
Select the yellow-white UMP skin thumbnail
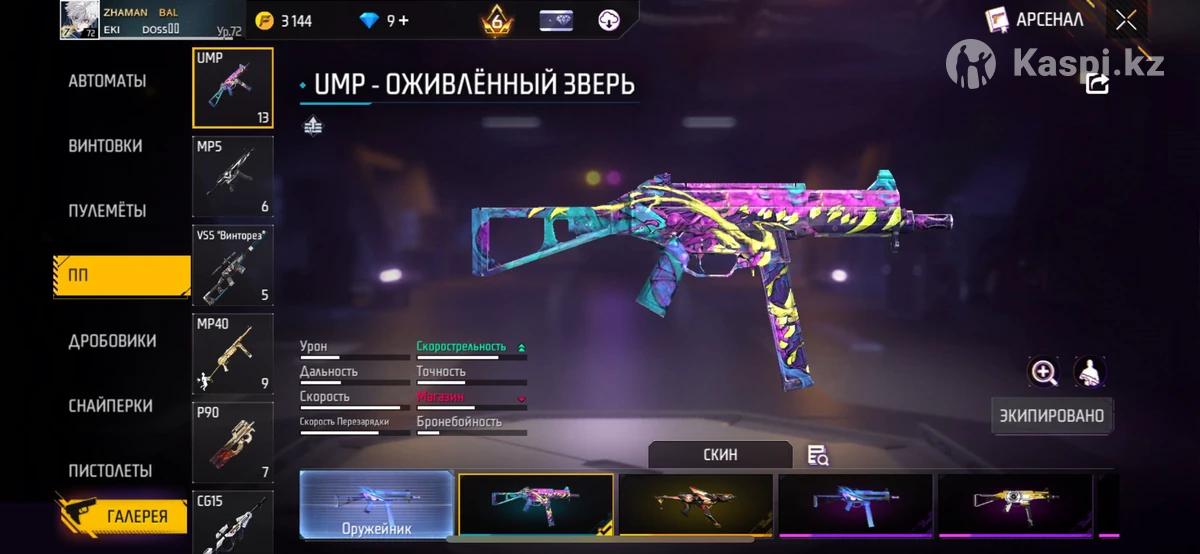point(1015,505)
